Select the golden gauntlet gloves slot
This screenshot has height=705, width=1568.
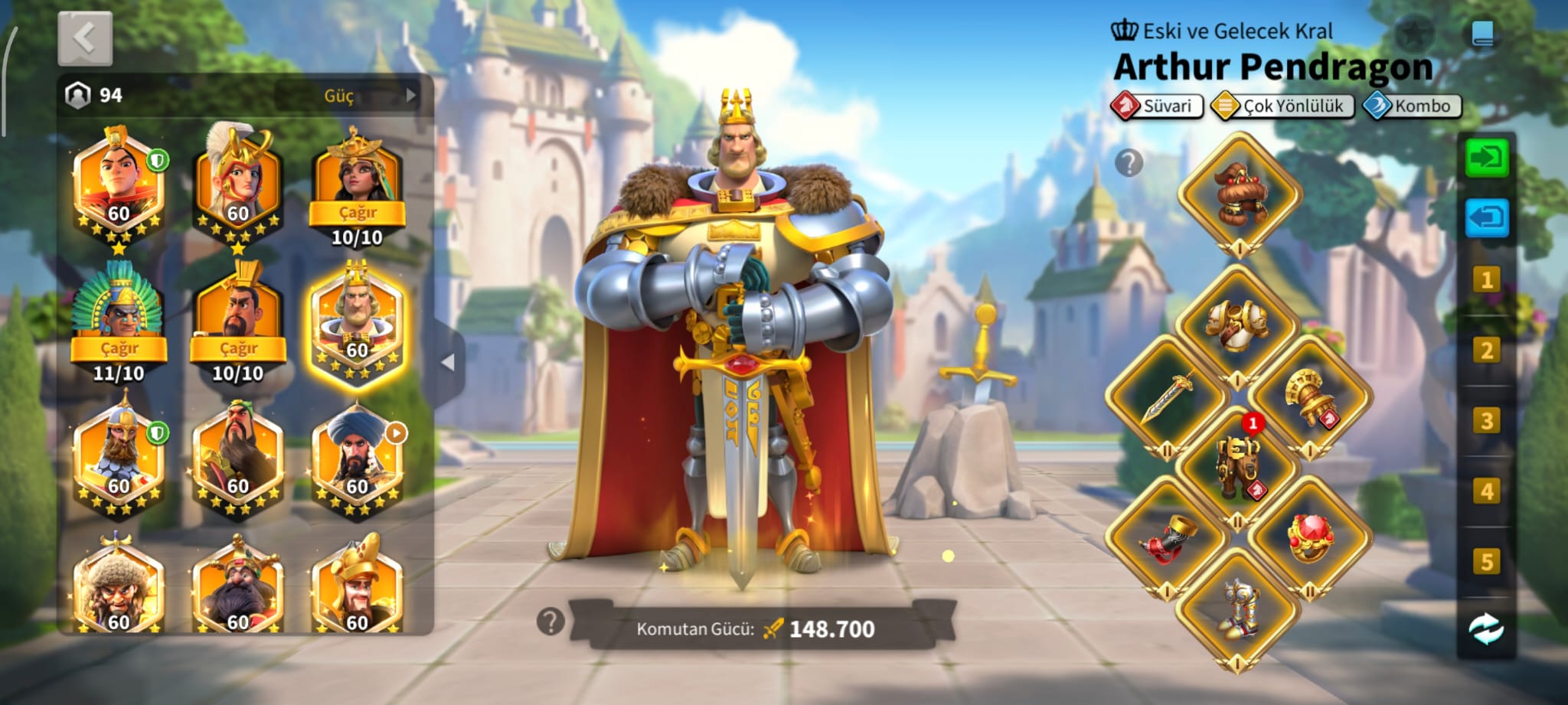pos(1309,397)
